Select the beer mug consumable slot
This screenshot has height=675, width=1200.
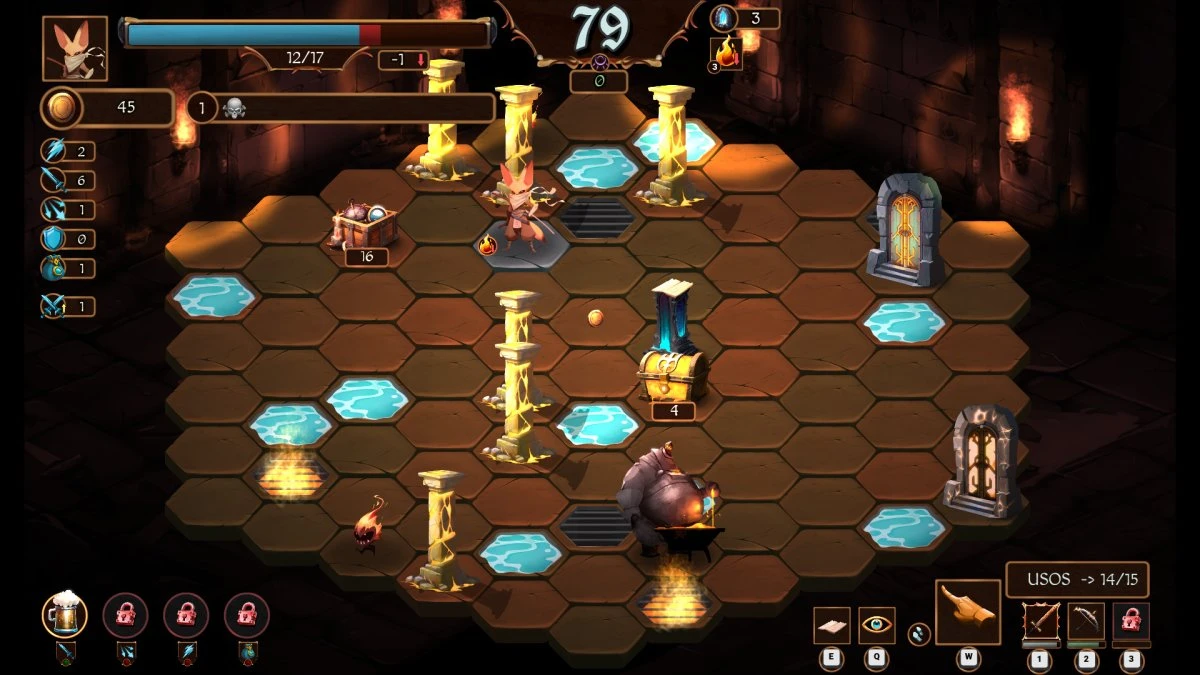(64, 614)
